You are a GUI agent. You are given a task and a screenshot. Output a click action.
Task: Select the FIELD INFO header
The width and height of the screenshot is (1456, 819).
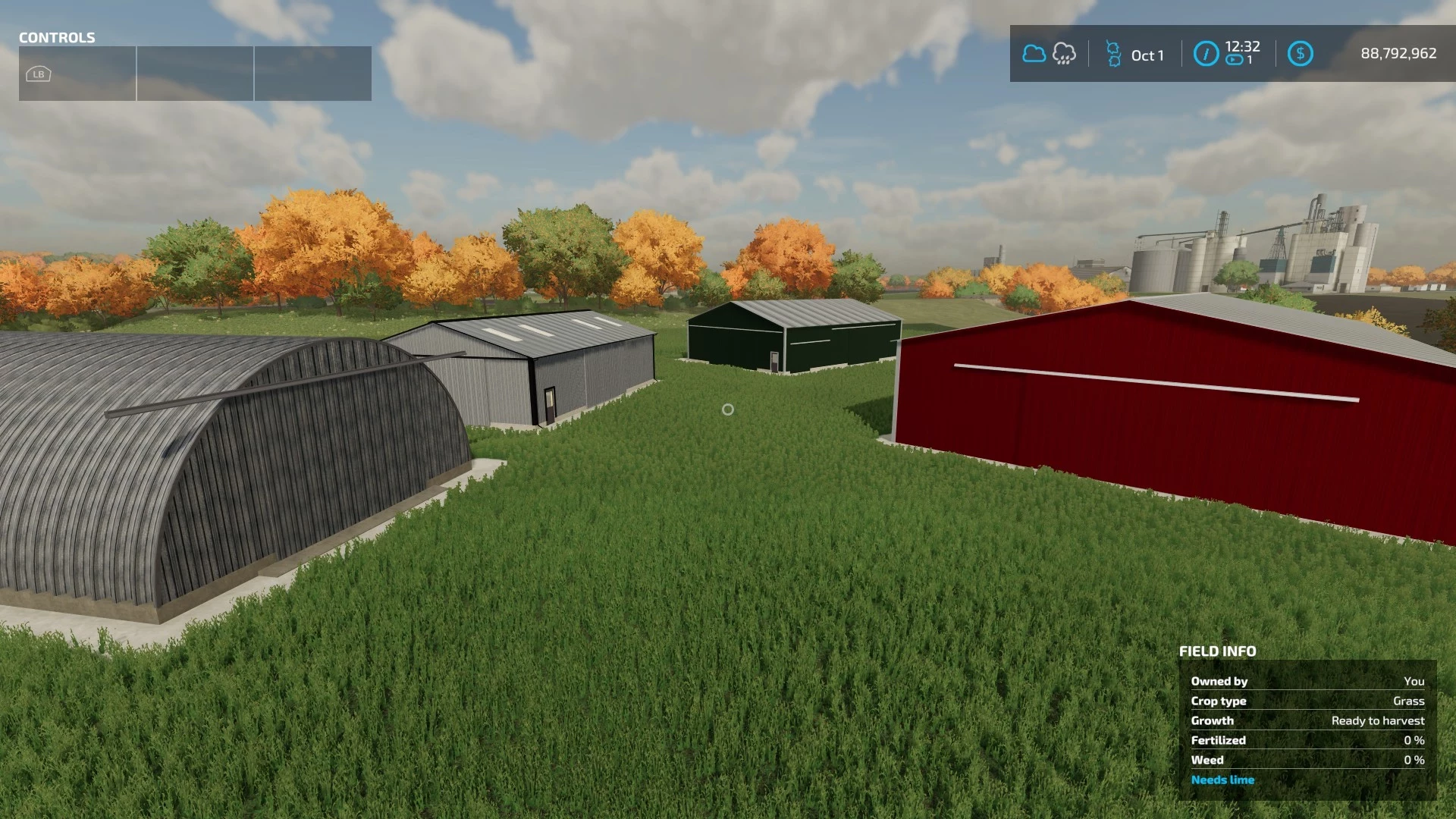[1216, 651]
